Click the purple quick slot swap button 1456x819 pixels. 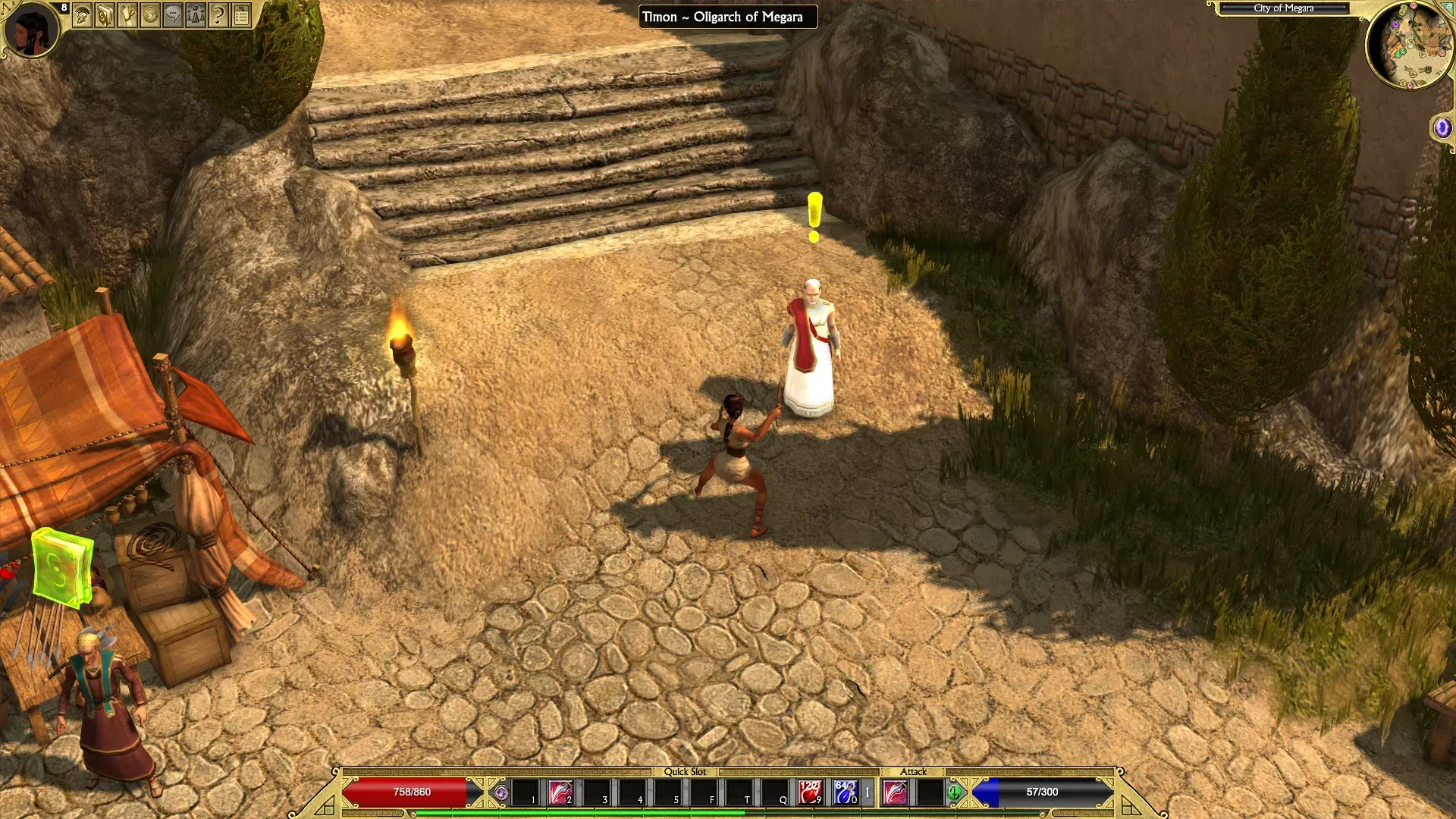click(500, 793)
